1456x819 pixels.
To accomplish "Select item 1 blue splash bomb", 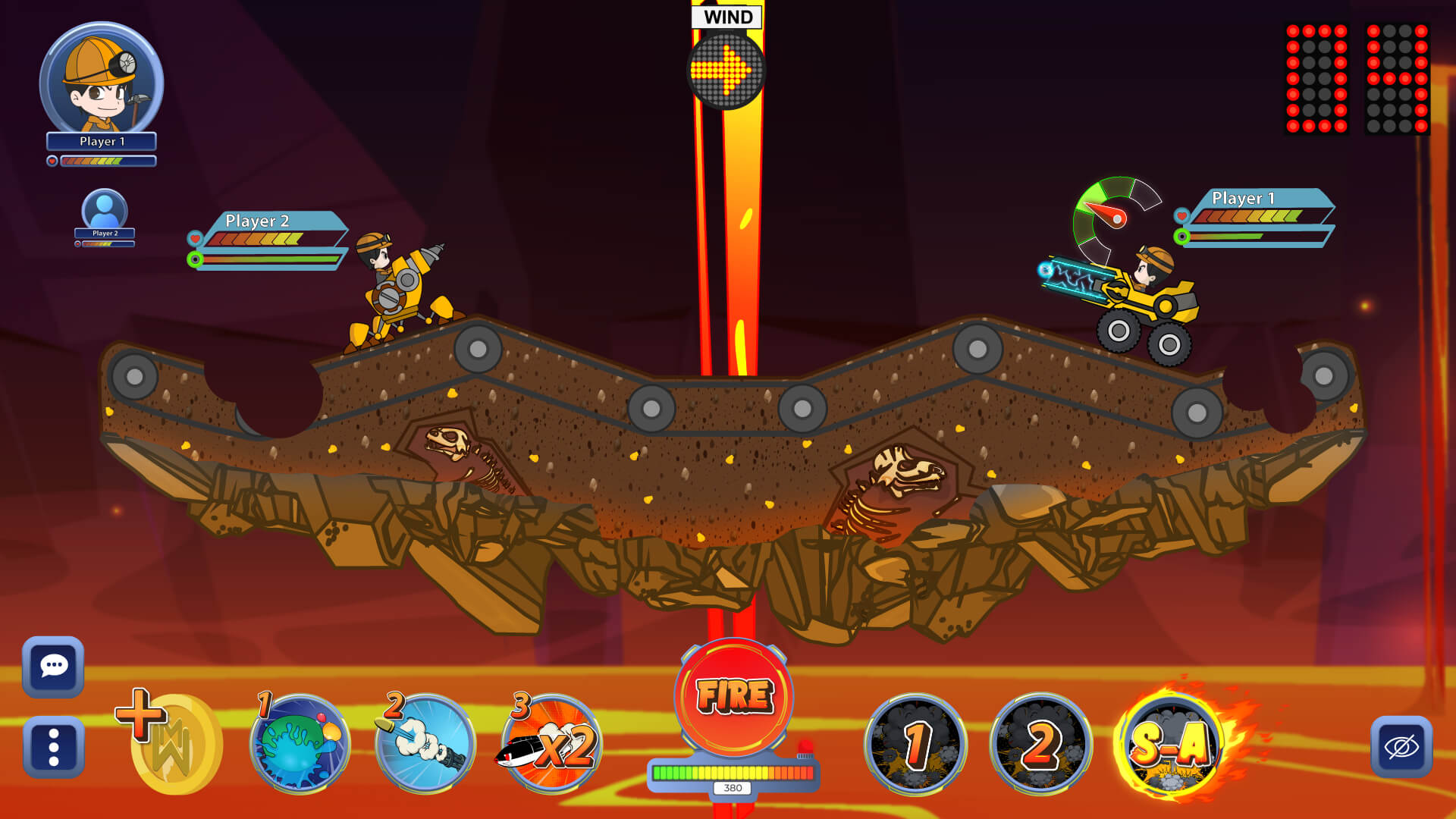I will [x=300, y=743].
